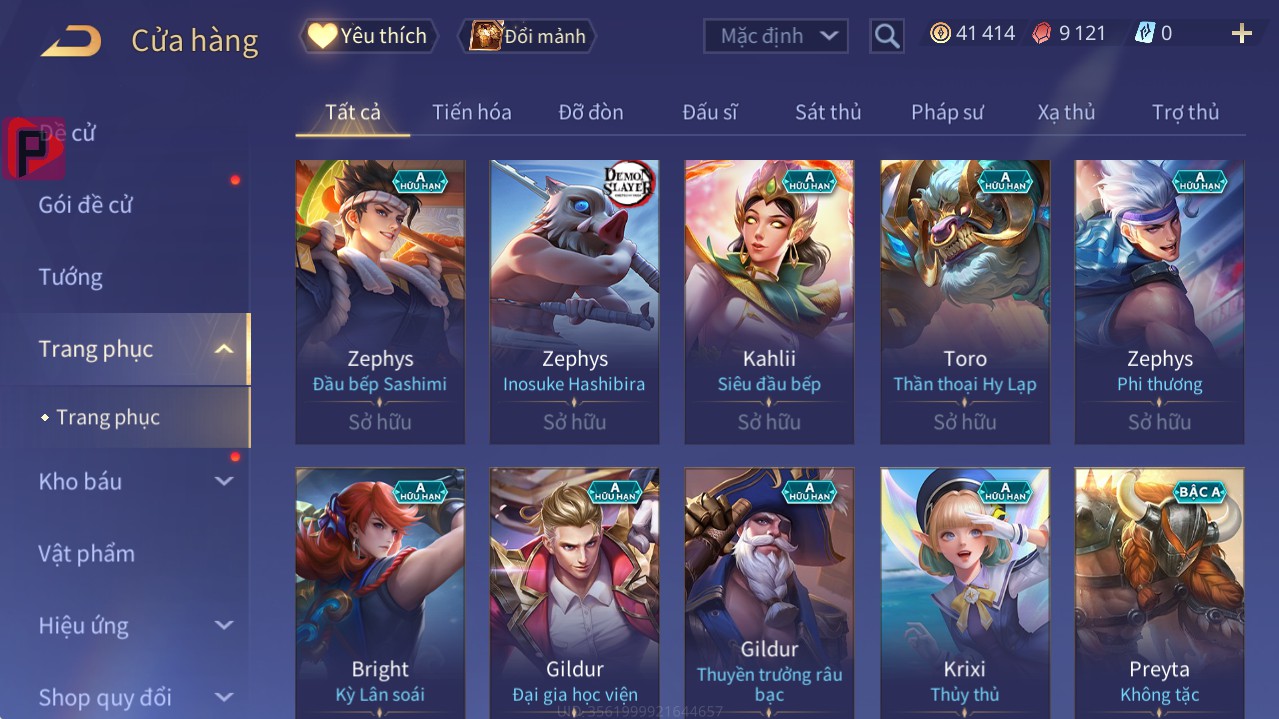Show the Pháp sư skins tab
This screenshot has height=719, width=1279.
coord(947,112)
